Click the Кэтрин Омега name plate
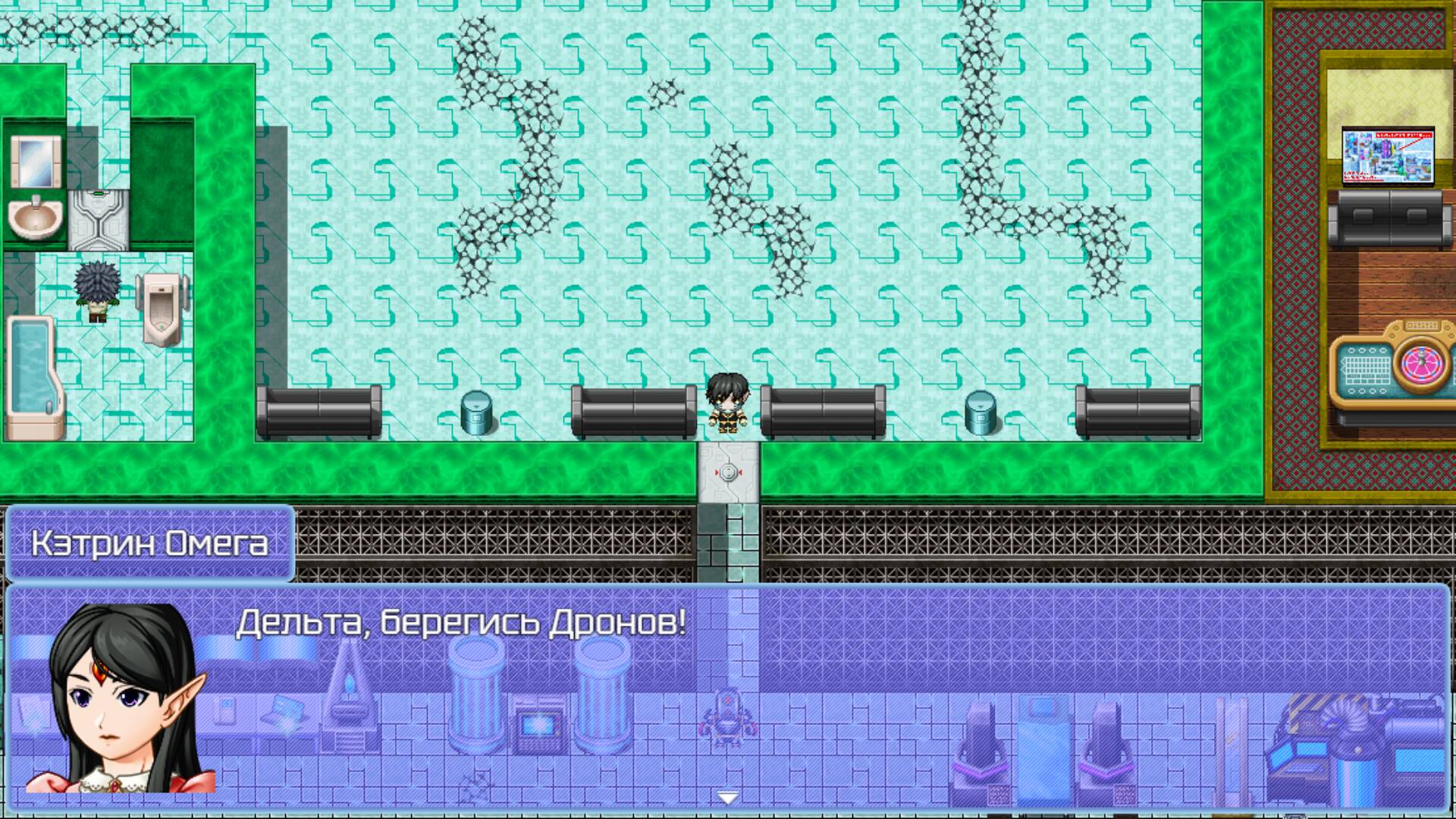The image size is (1456, 819). pyautogui.click(x=148, y=542)
